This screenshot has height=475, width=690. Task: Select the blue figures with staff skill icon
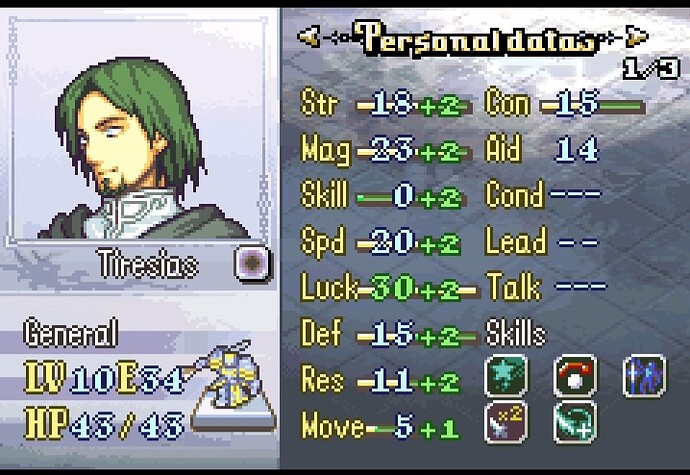point(642,376)
